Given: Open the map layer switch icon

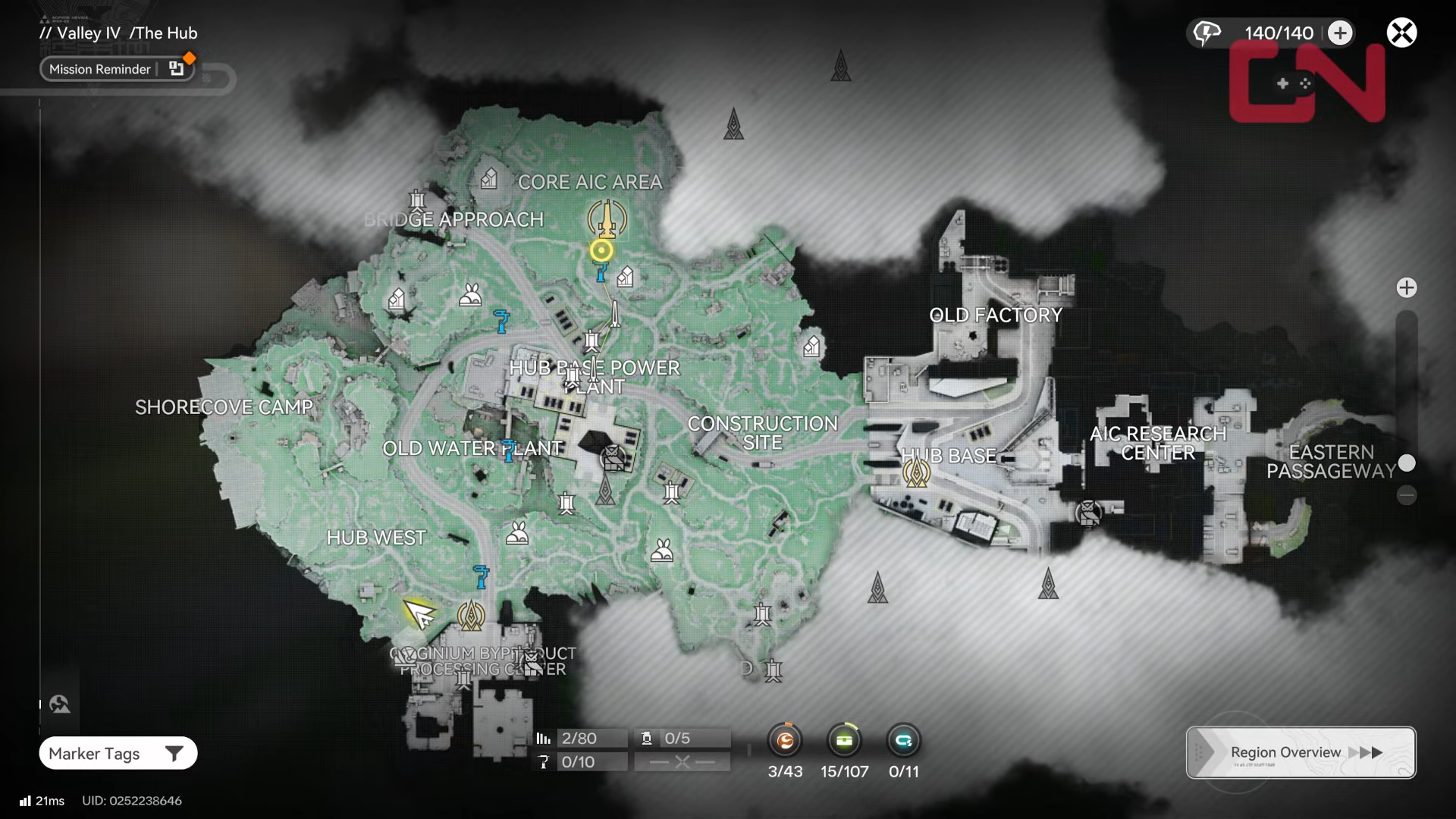Looking at the screenshot, I should click(60, 704).
